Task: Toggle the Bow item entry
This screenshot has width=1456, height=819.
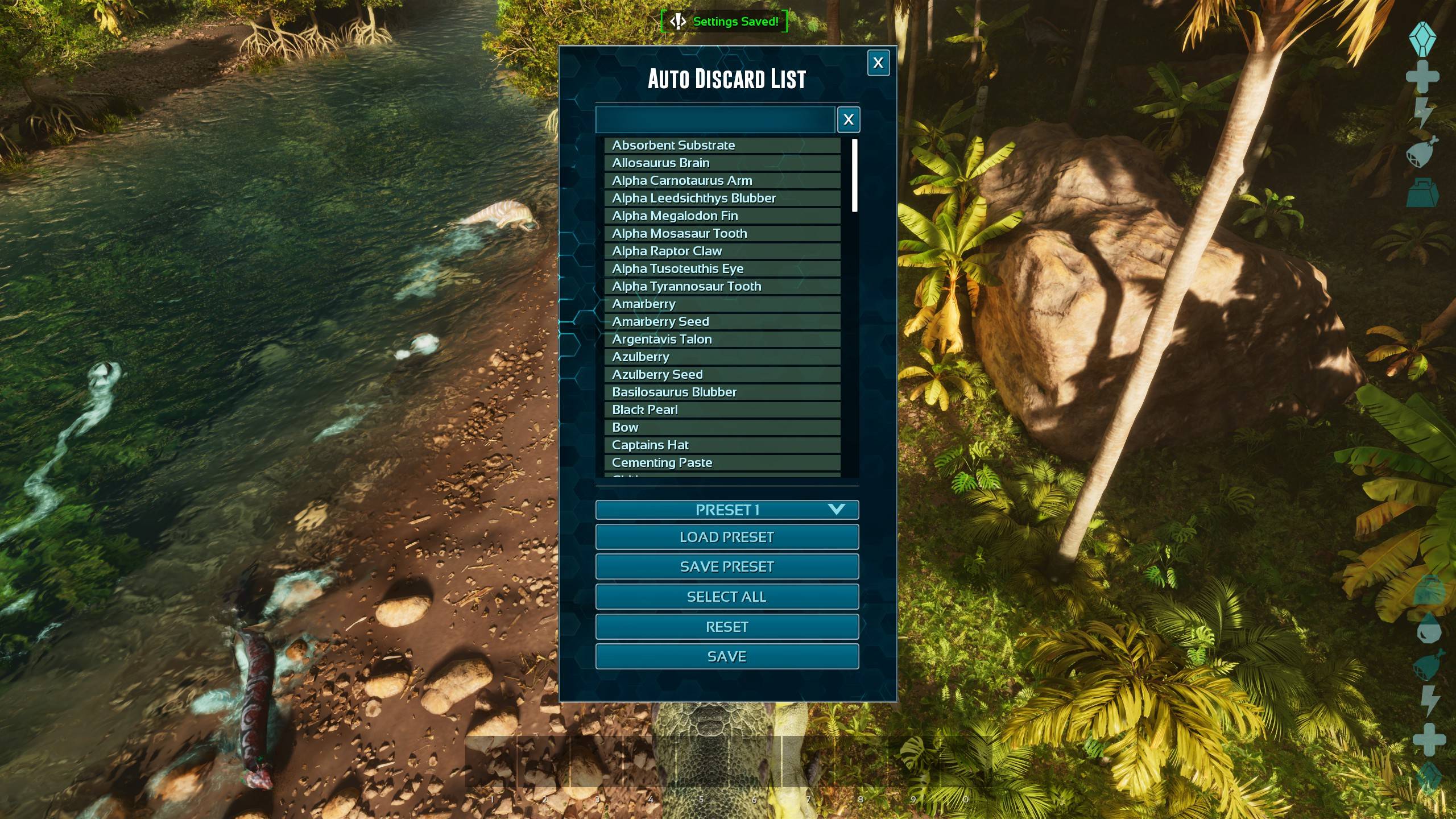Action: pyautogui.click(x=722, y=427)
